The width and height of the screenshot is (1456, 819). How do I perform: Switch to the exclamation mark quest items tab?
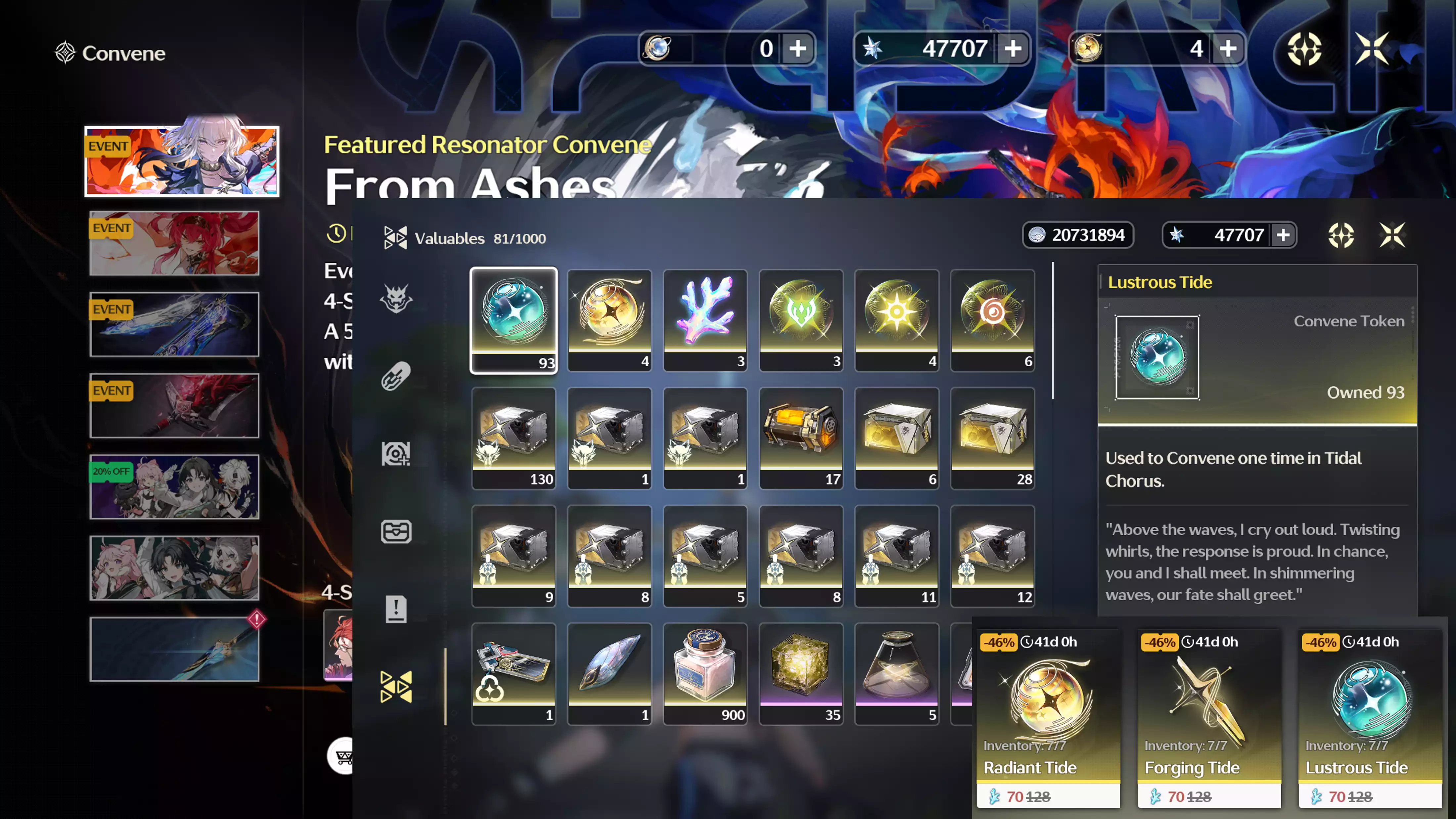tap(396, 609)
